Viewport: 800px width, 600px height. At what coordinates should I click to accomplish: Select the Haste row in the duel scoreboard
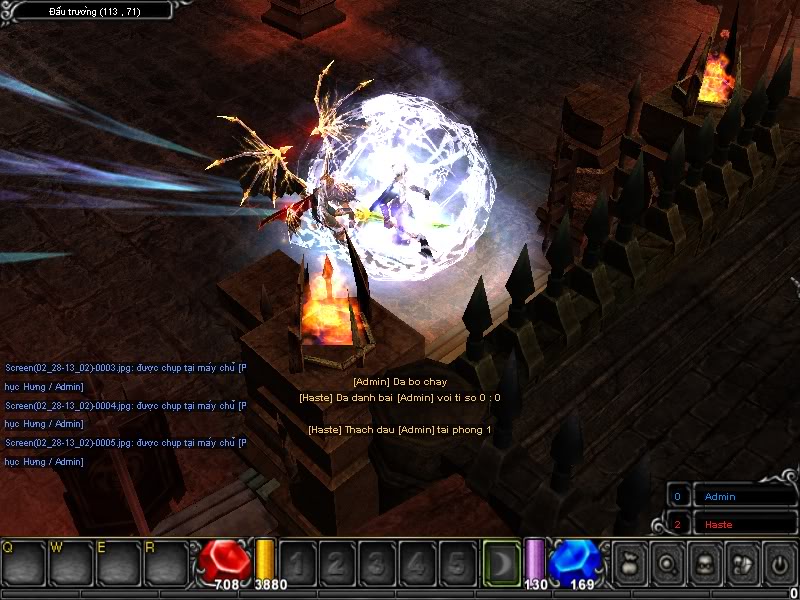pos(735,524)
